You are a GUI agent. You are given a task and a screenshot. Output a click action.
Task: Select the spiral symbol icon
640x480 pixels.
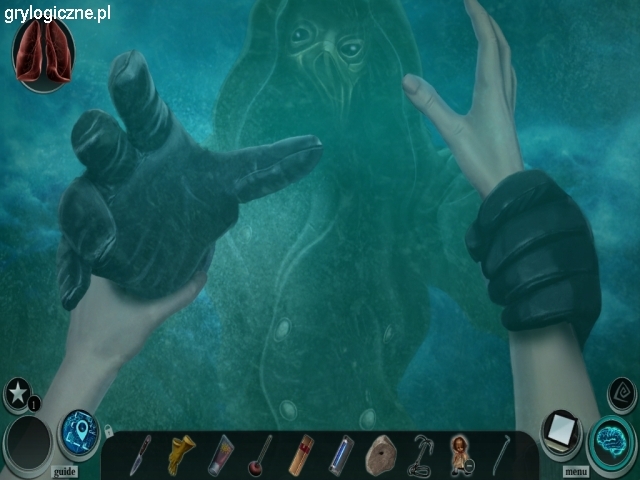pos(623,389)
